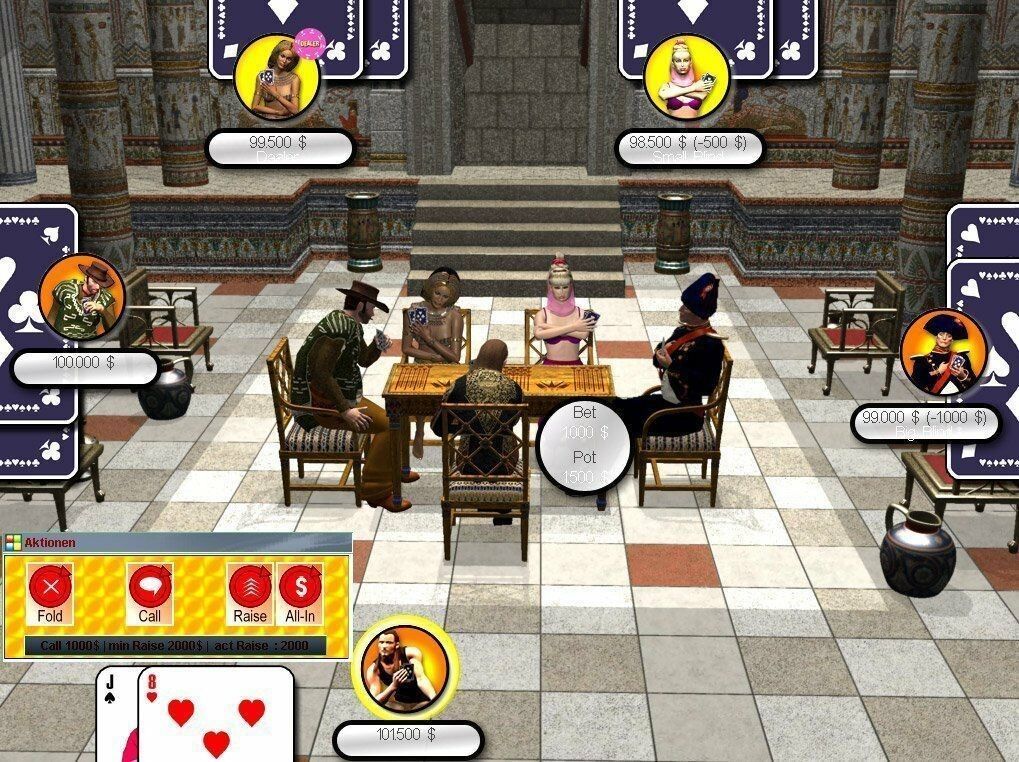Click the dealer player's portrait
The image size is (1019, 762).
[x=276, y=77]
